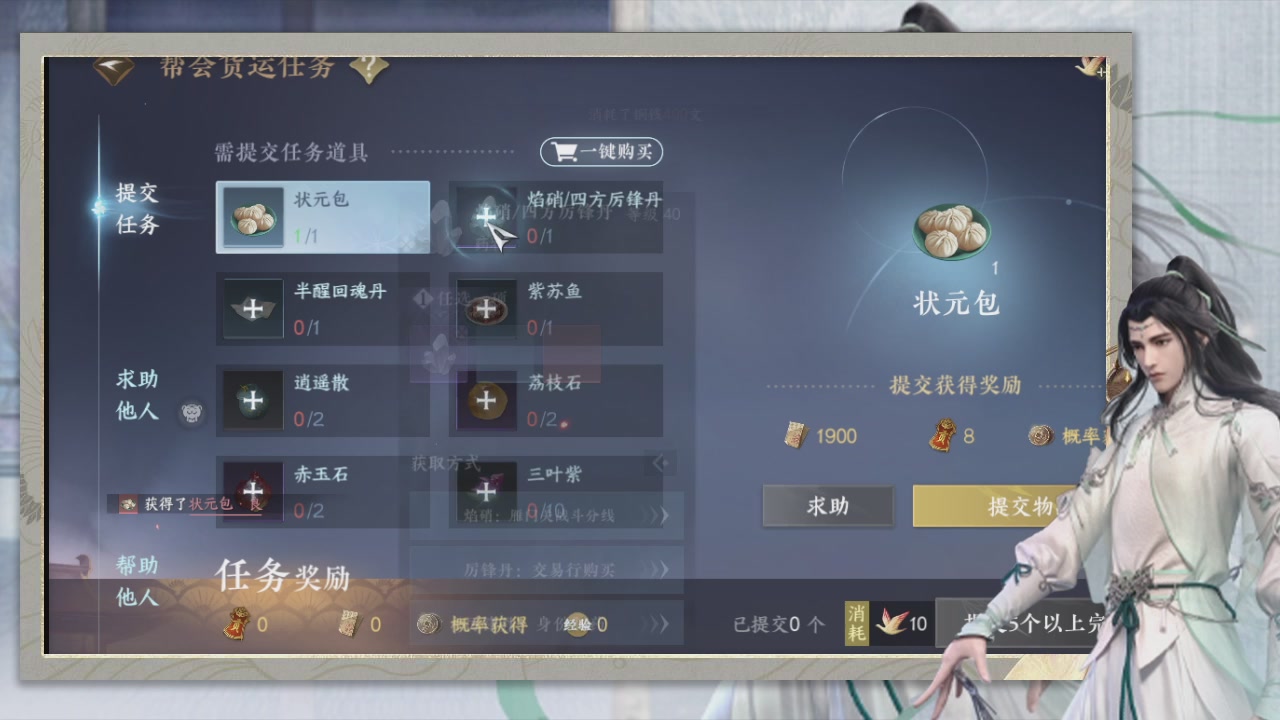1280x720 pixels.
Task: Click the plus icon on 焰硝/四方厉锋丹 slot
Action: (x=486, y=217)
